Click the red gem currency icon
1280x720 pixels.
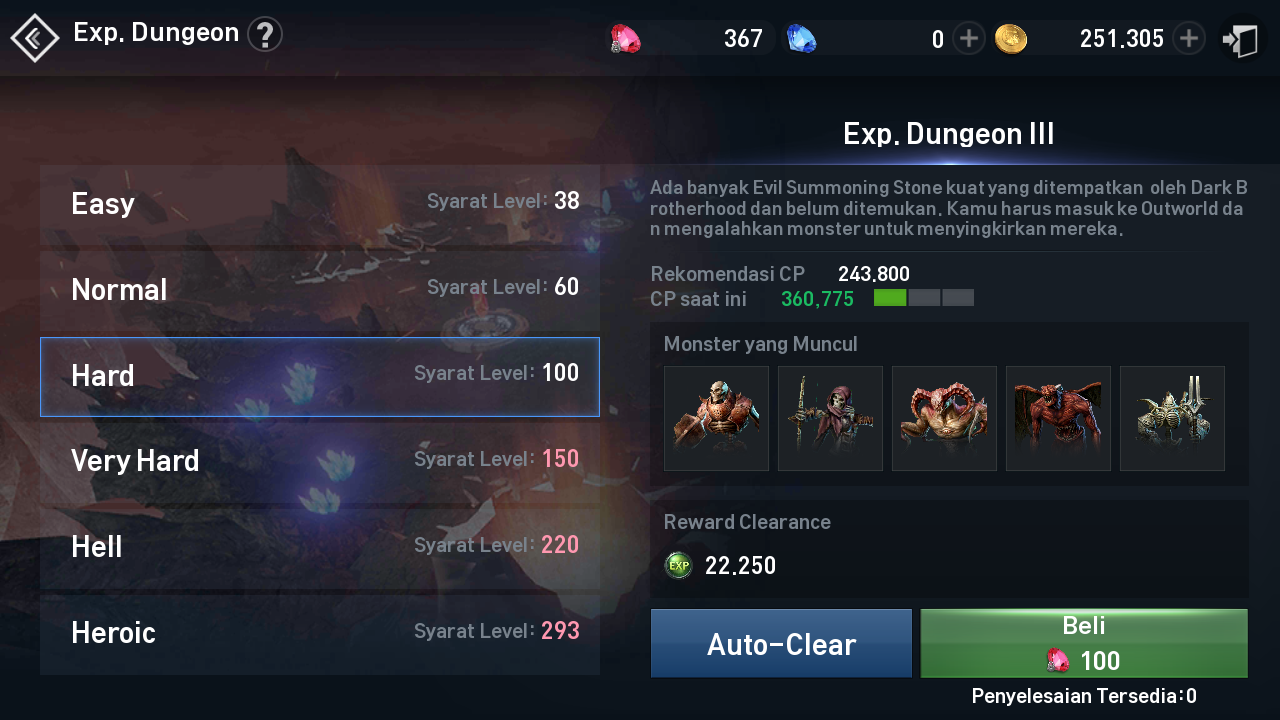[625, 37]
